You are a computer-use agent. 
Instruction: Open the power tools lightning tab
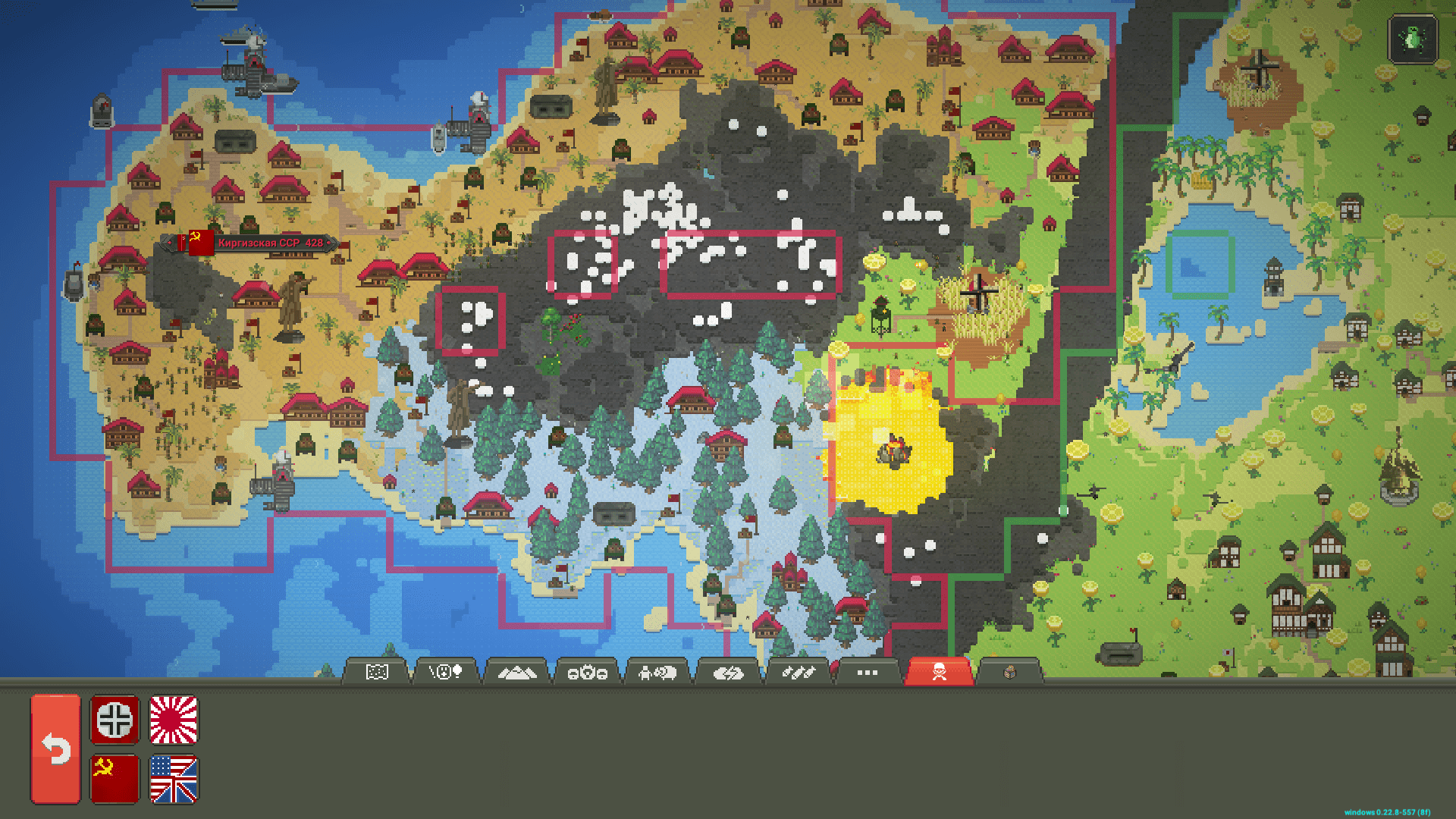point(728,670)
